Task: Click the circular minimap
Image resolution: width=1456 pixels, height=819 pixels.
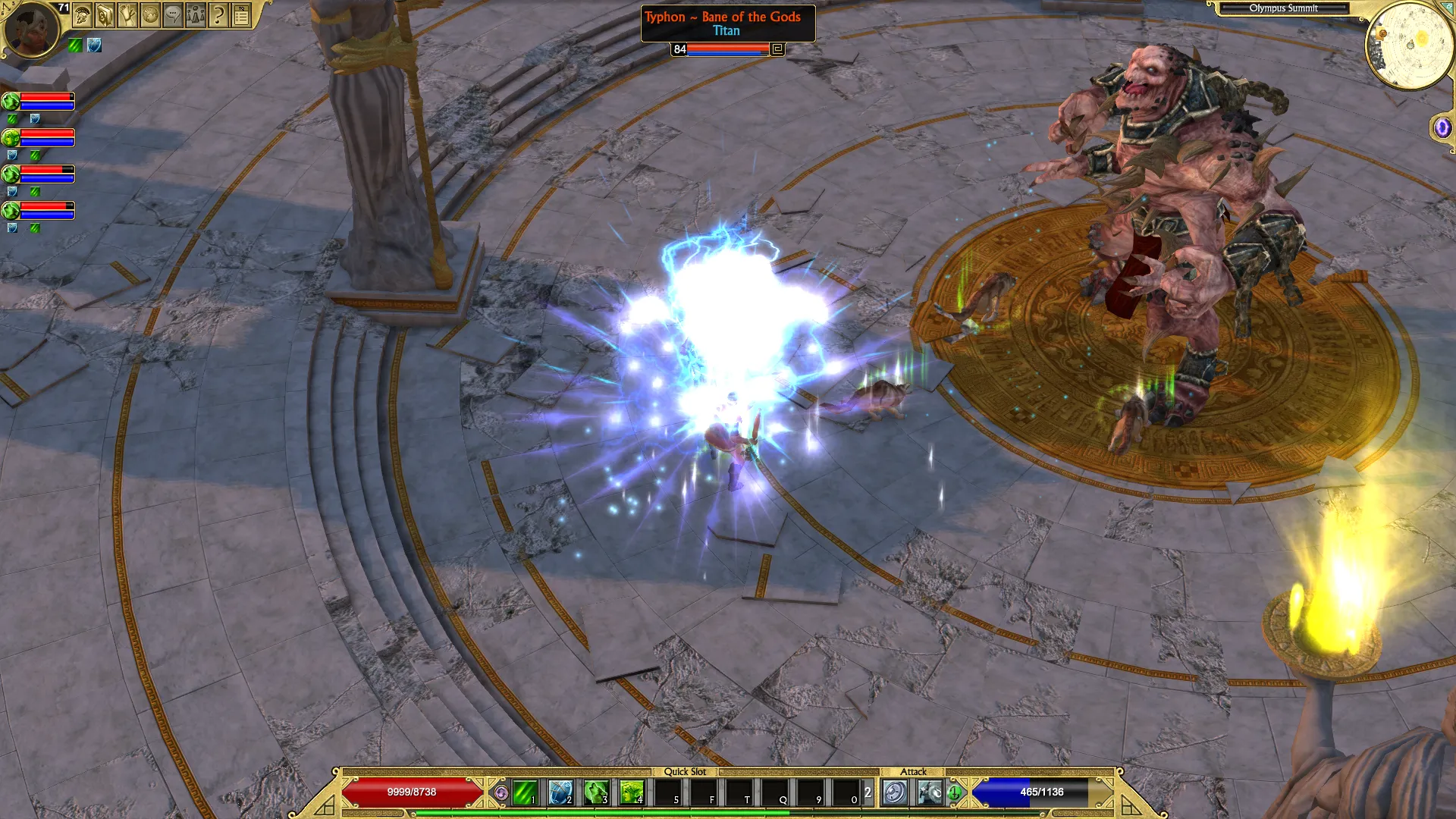Action: click(x=1409, y=45)
